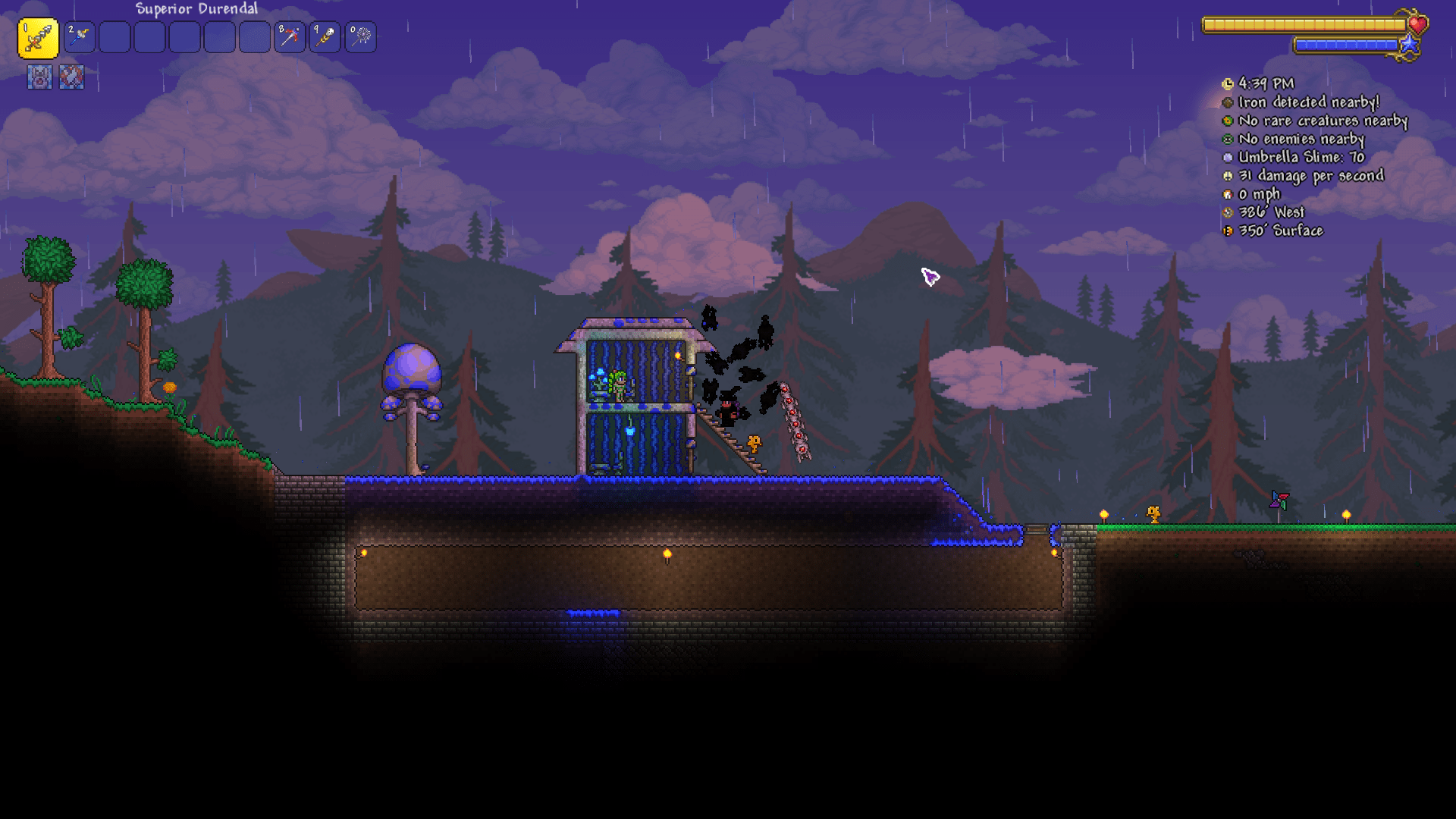Image resolution: width=1456 pixels, height=819 pixels.
Task: Click the Metal Detector iron alert icon
Action: [x=1229, y=102]
